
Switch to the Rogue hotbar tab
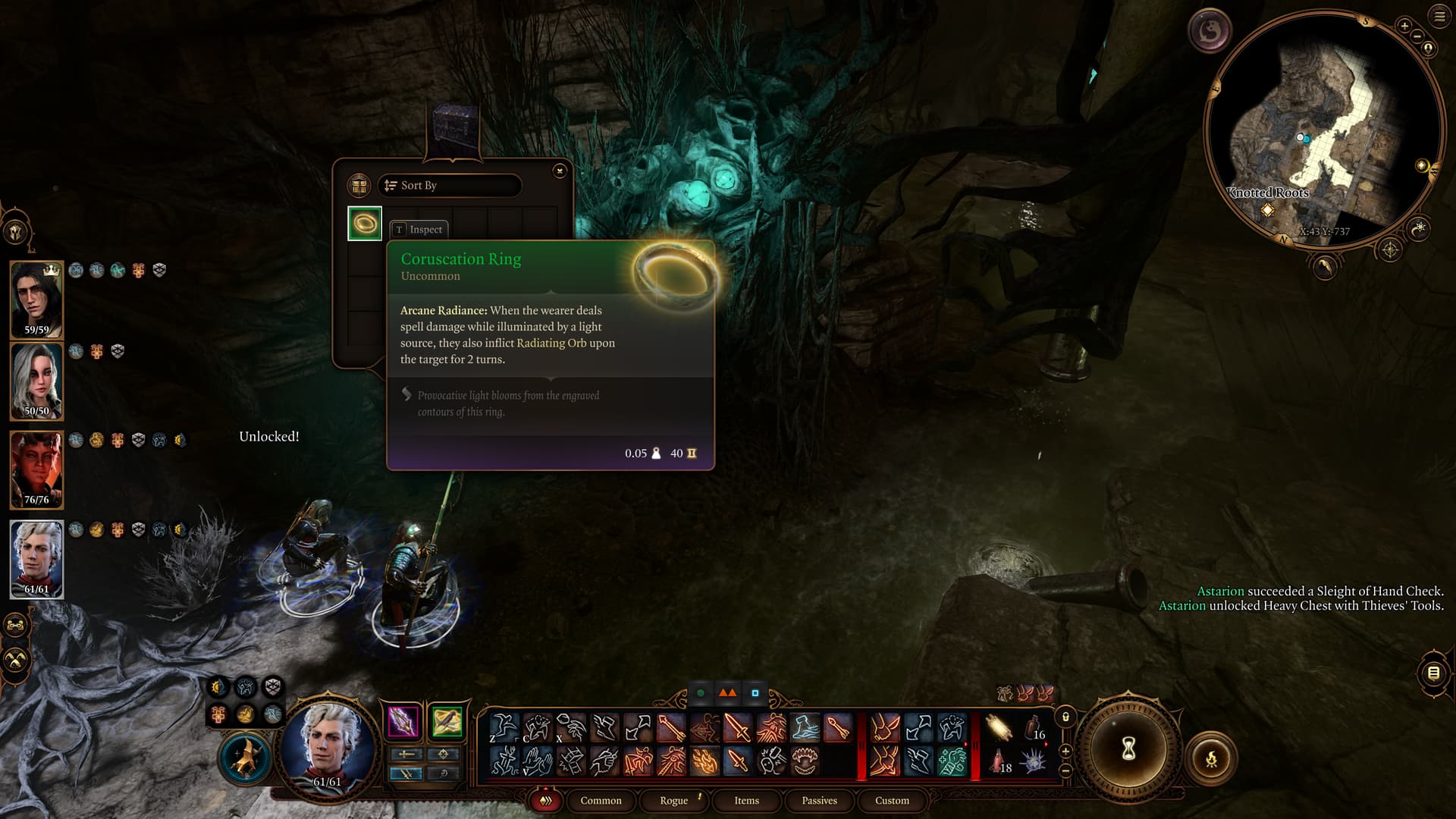(x=673, y=801)
